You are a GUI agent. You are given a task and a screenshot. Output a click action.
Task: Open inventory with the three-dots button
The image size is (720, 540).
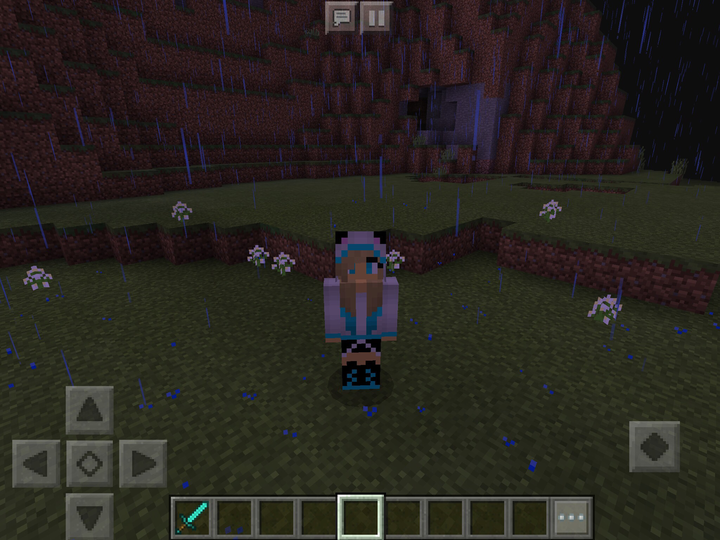(x=572, y=517)
